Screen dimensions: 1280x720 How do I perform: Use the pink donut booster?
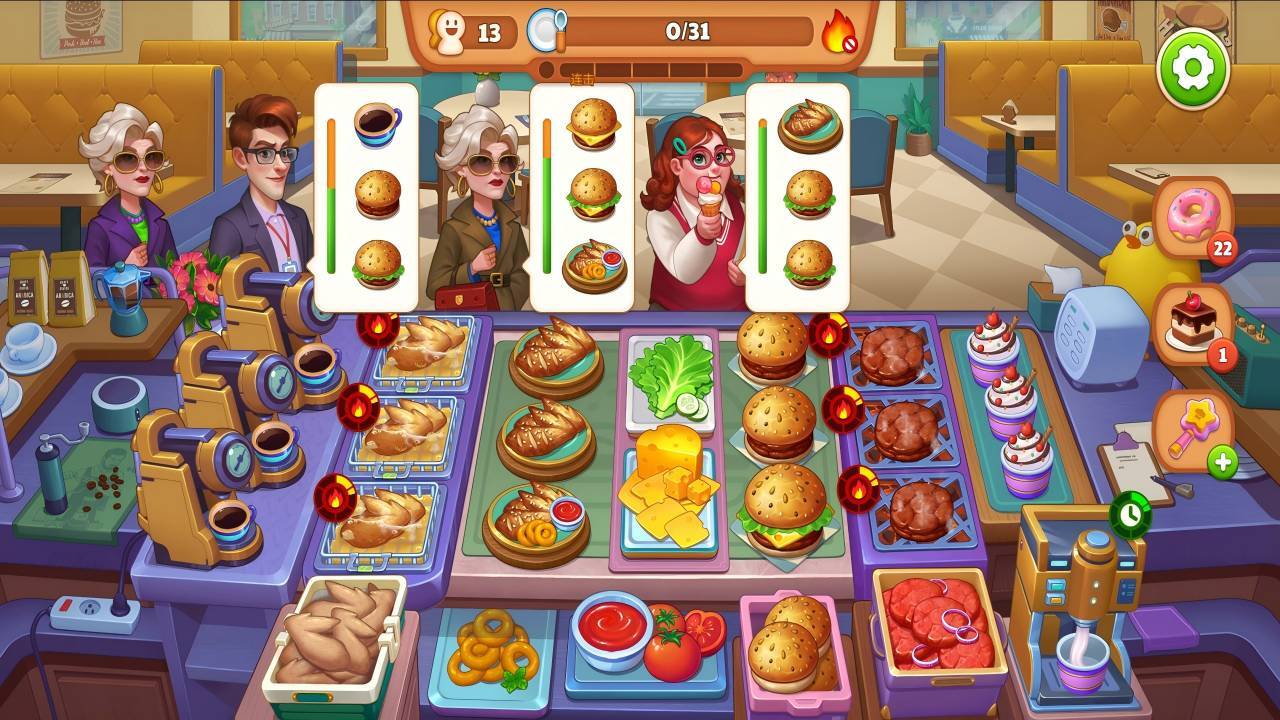[x=1194, y=218]
